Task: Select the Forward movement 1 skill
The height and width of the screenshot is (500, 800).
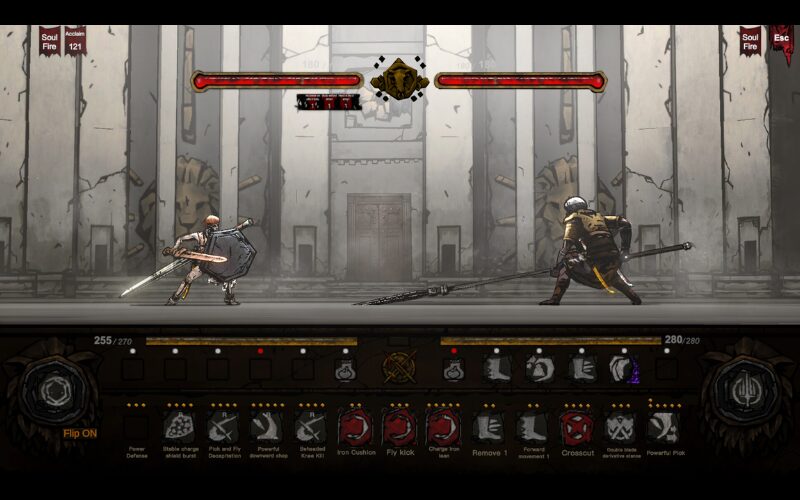Action: 532,428
